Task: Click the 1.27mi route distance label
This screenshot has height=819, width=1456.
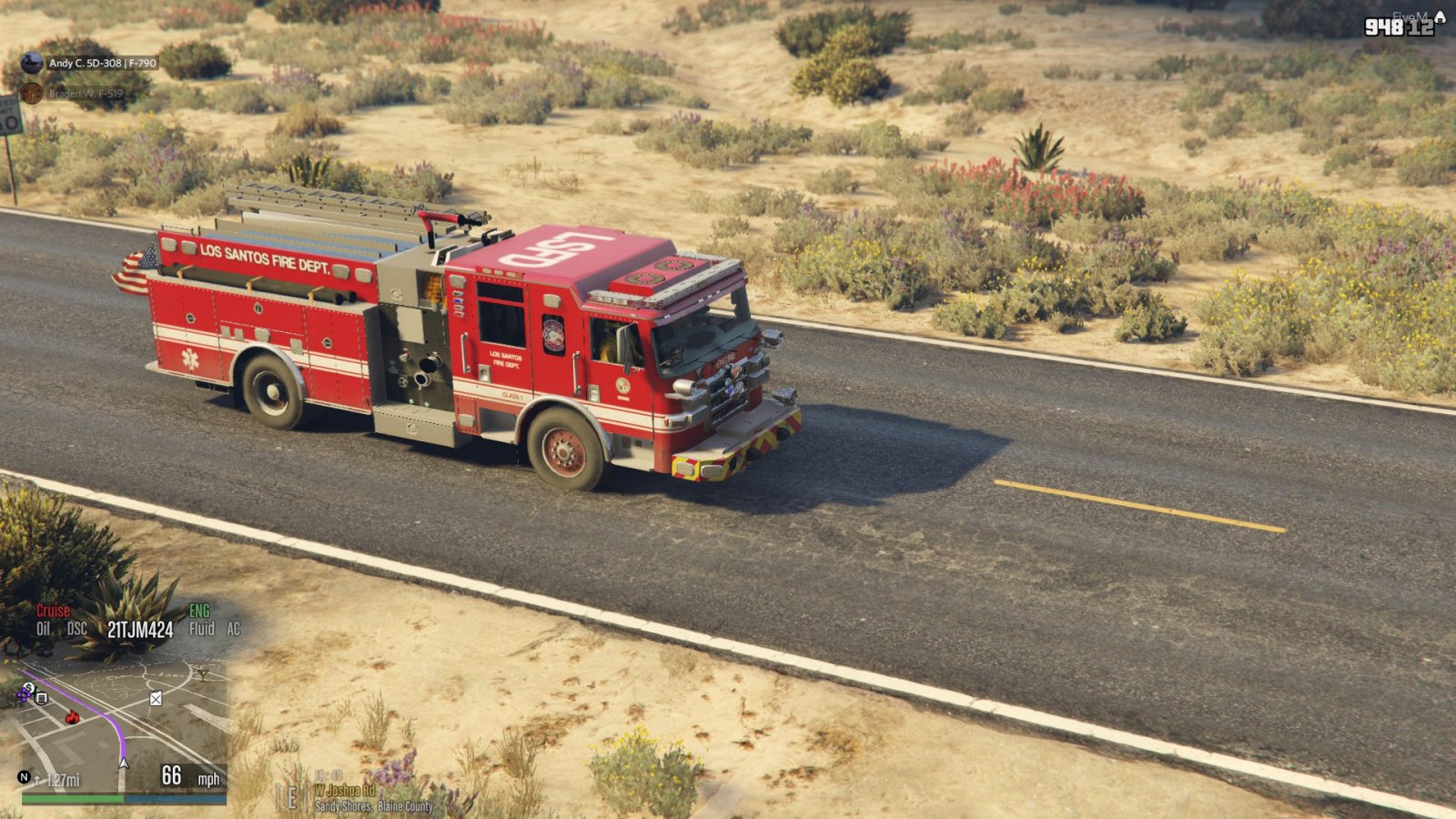Action: coord(63,779)
